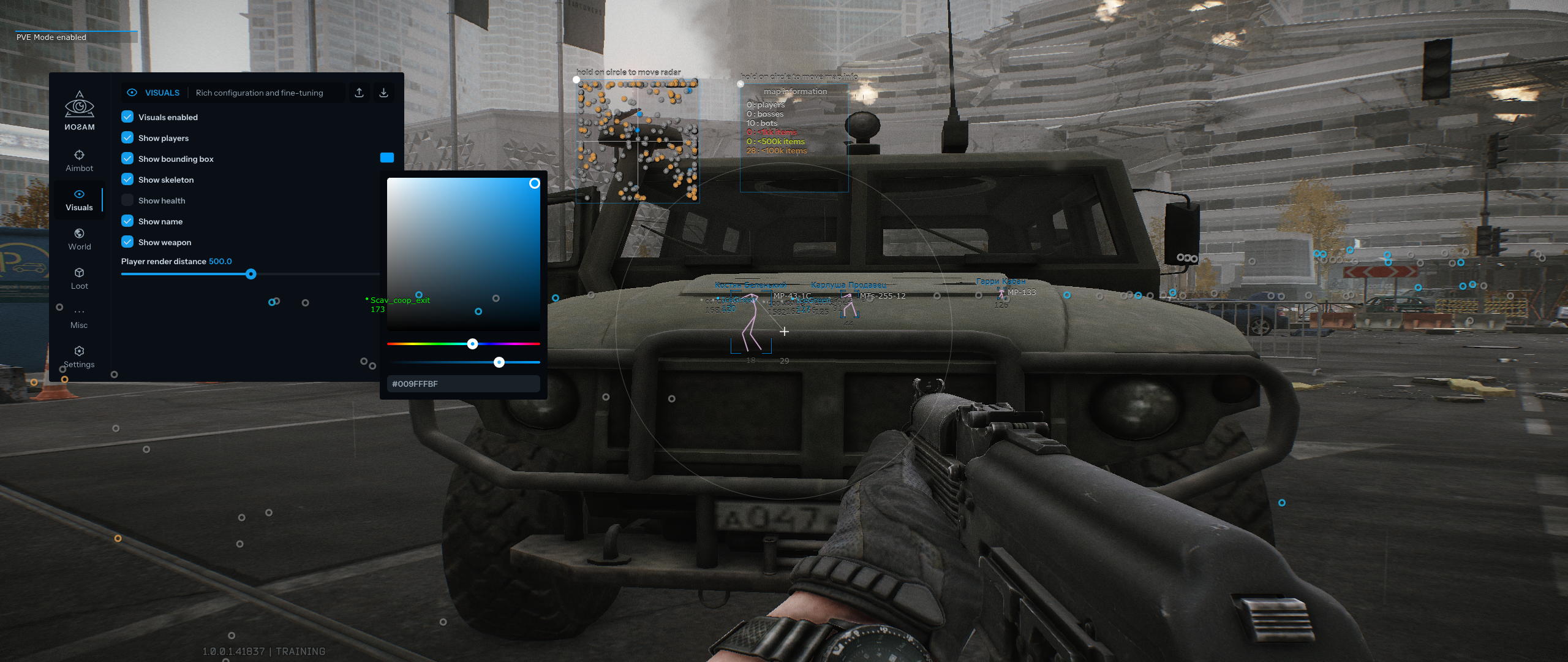
Task: Select the World sidebar tab
Action: [79, 239]
